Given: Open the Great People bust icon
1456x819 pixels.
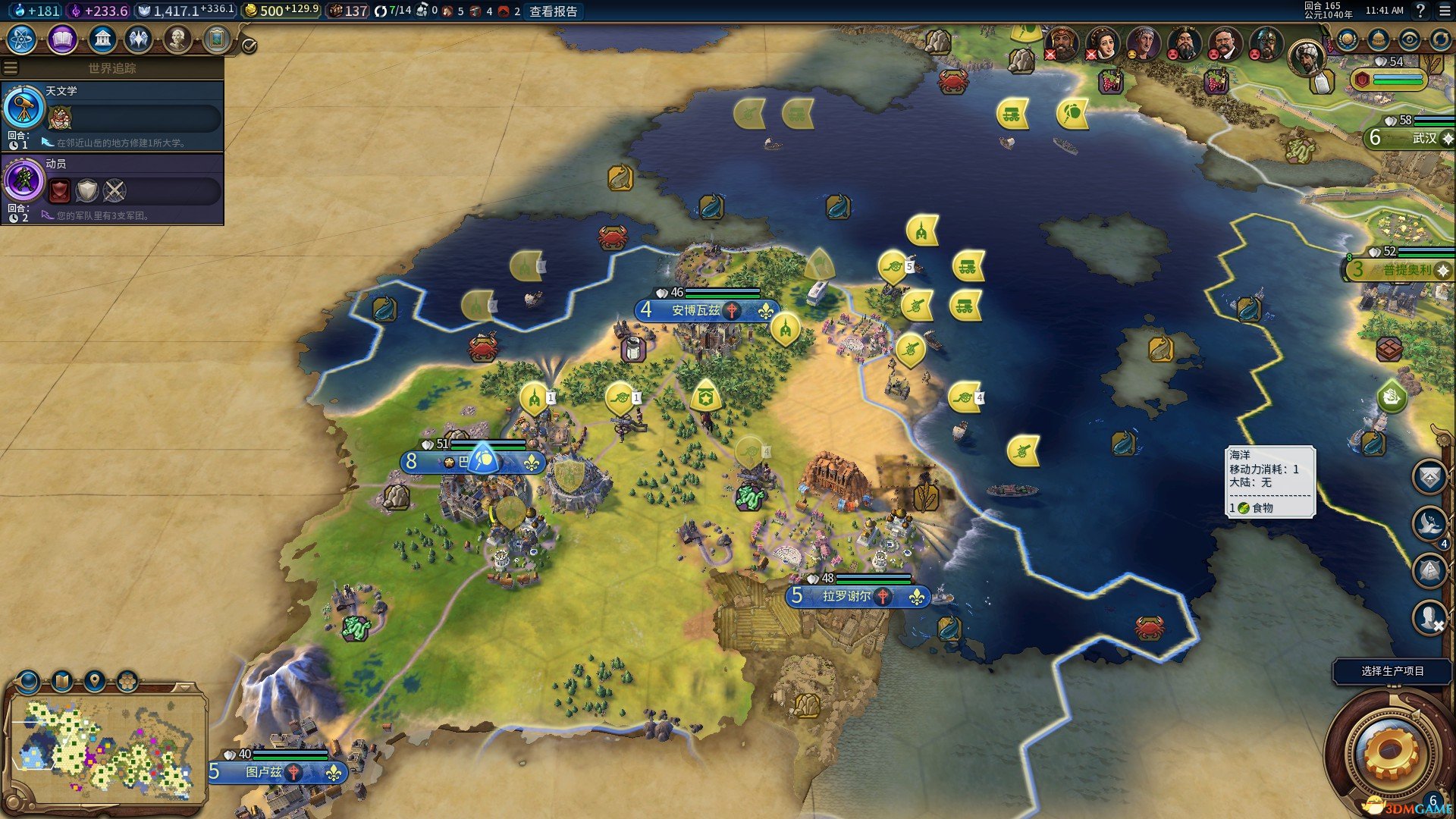Looking at the screenshot, I should [x=177, y=39].
